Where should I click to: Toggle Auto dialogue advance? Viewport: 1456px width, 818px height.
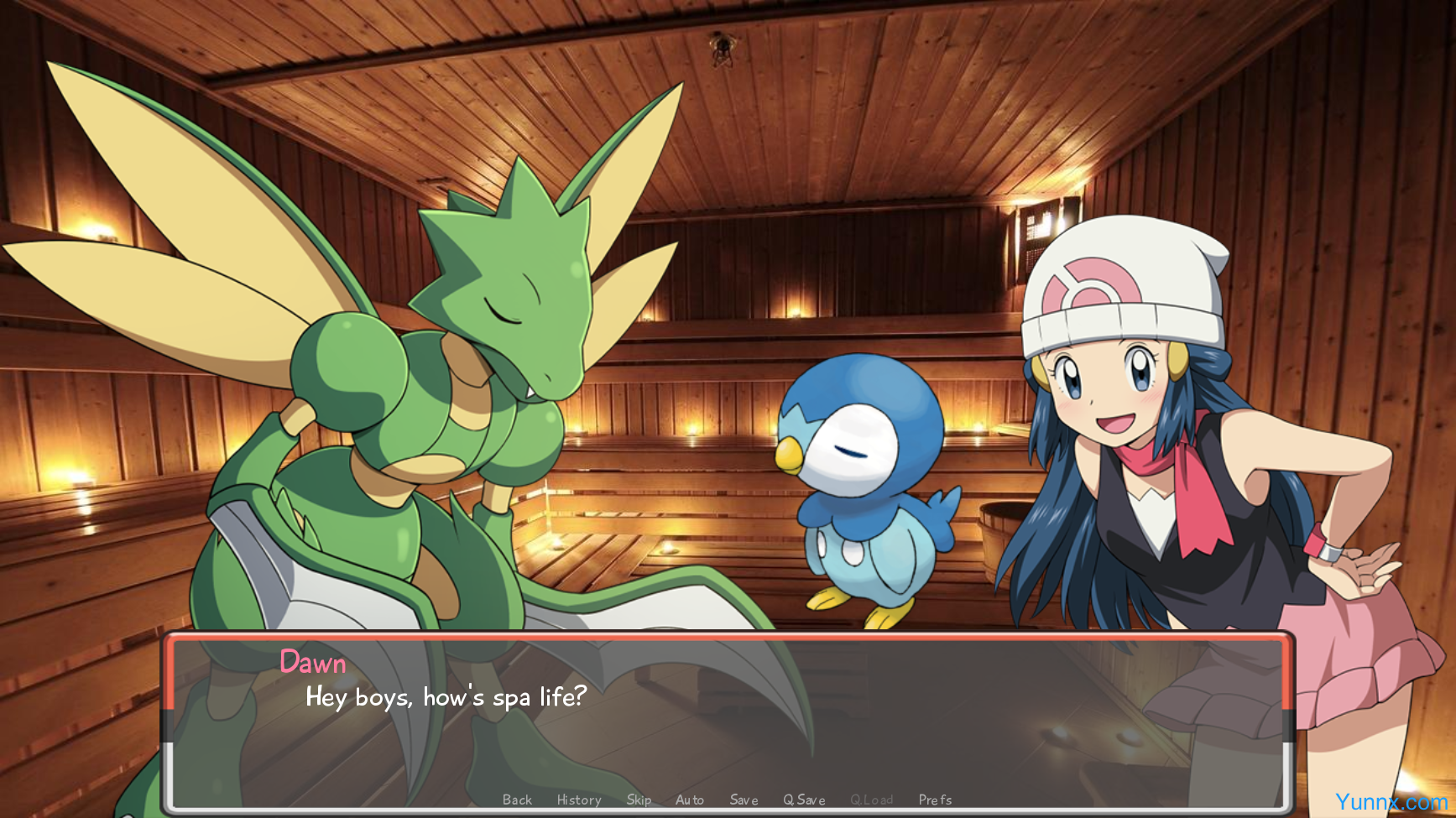pyautogui.click(x=690, y=800)
